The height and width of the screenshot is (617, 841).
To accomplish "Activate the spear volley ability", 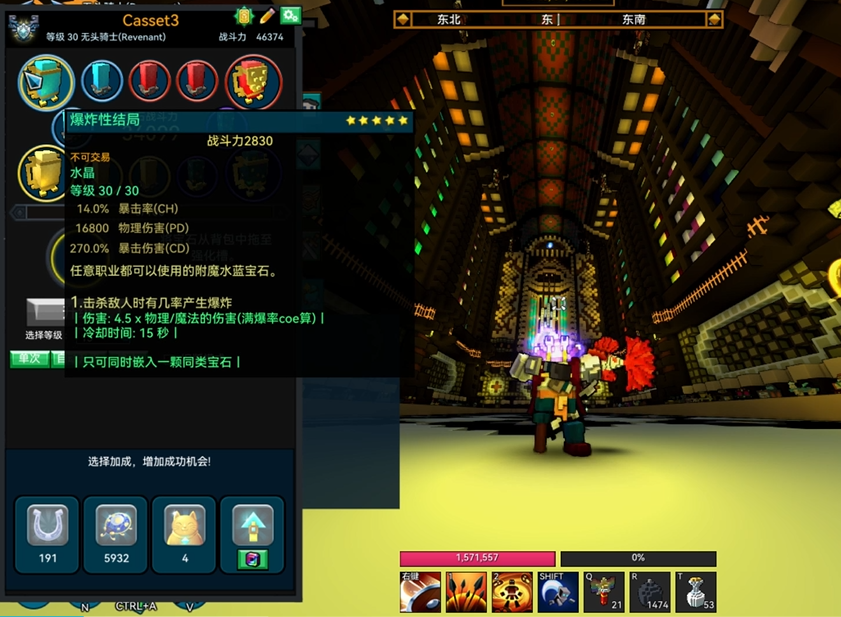I will tap(466, 592).
